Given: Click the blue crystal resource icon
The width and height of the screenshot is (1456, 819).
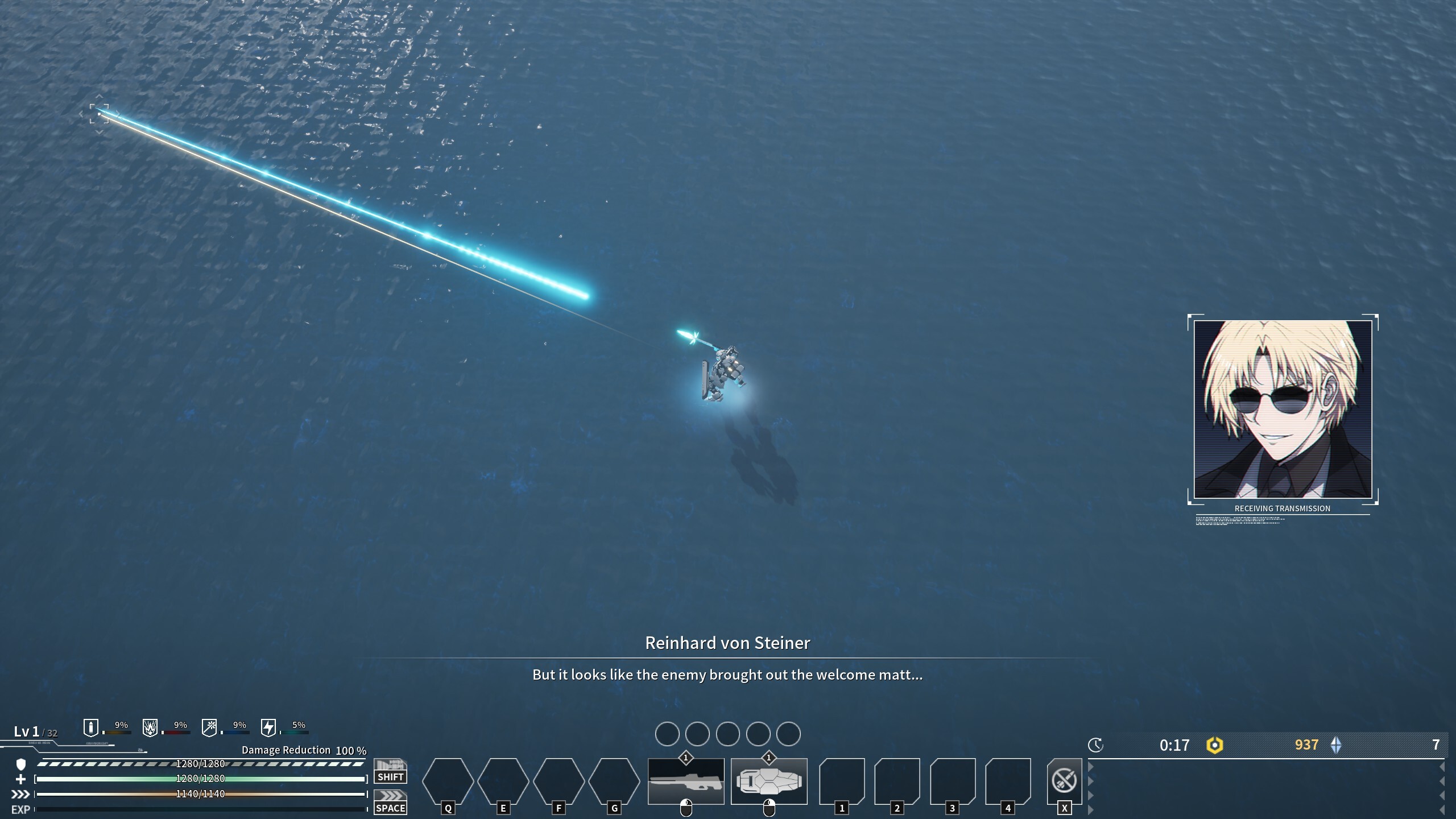Looking at the screenshot, I should click(x=1336, y=745).
